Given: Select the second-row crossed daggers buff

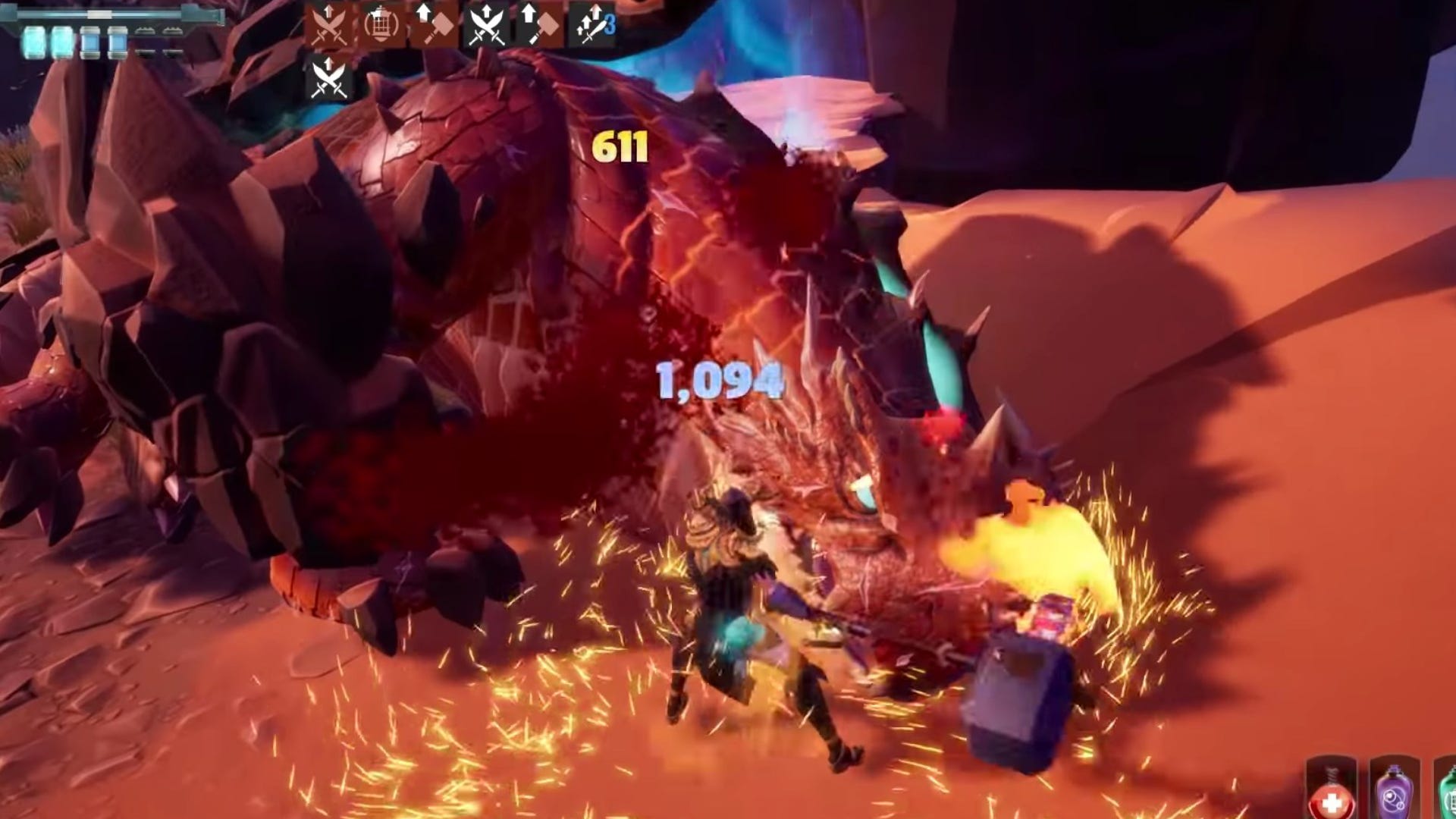Looking at the screenshot, I should tap(328, 76).
